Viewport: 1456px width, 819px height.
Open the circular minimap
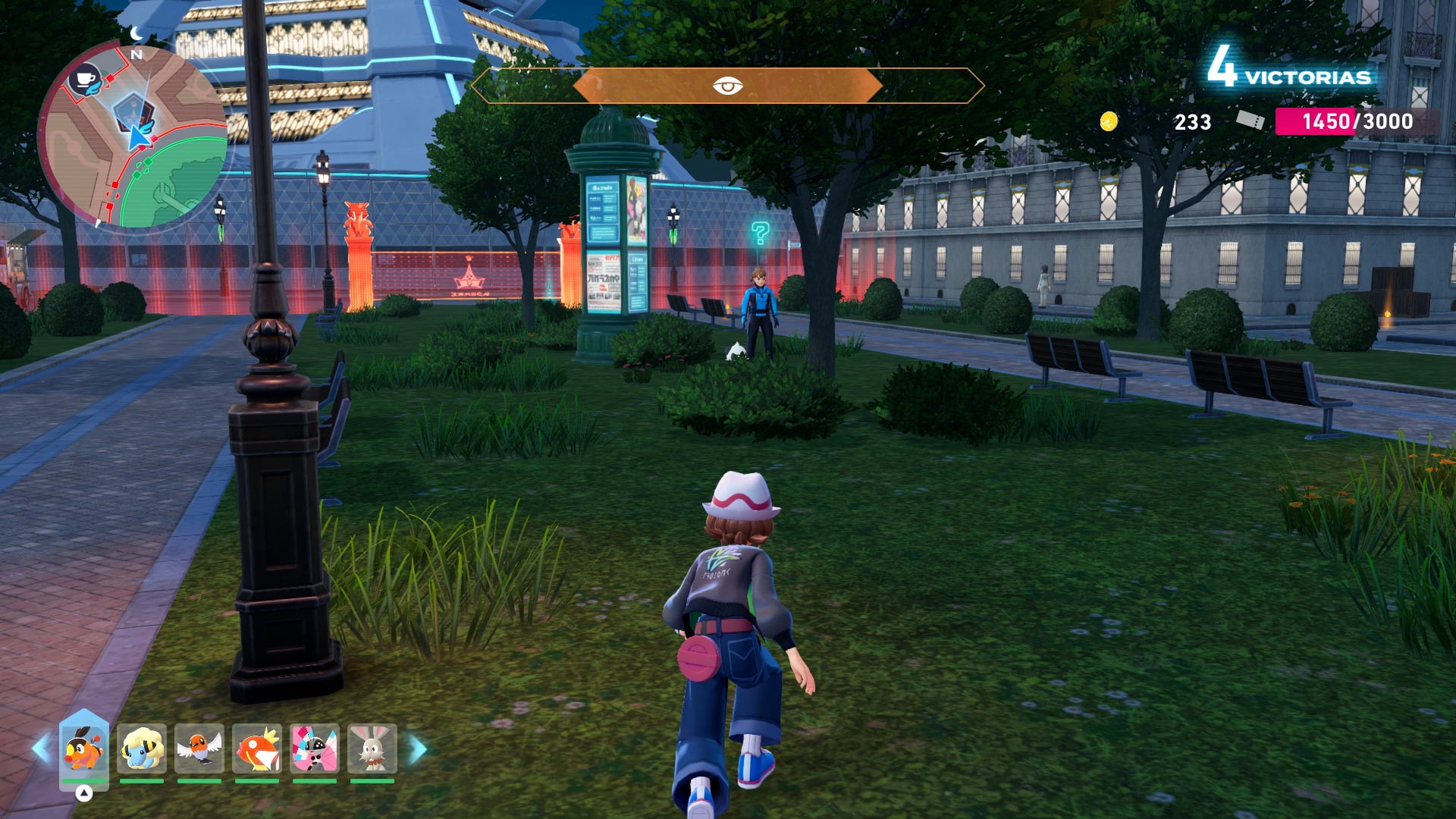[x=133, y=136]
